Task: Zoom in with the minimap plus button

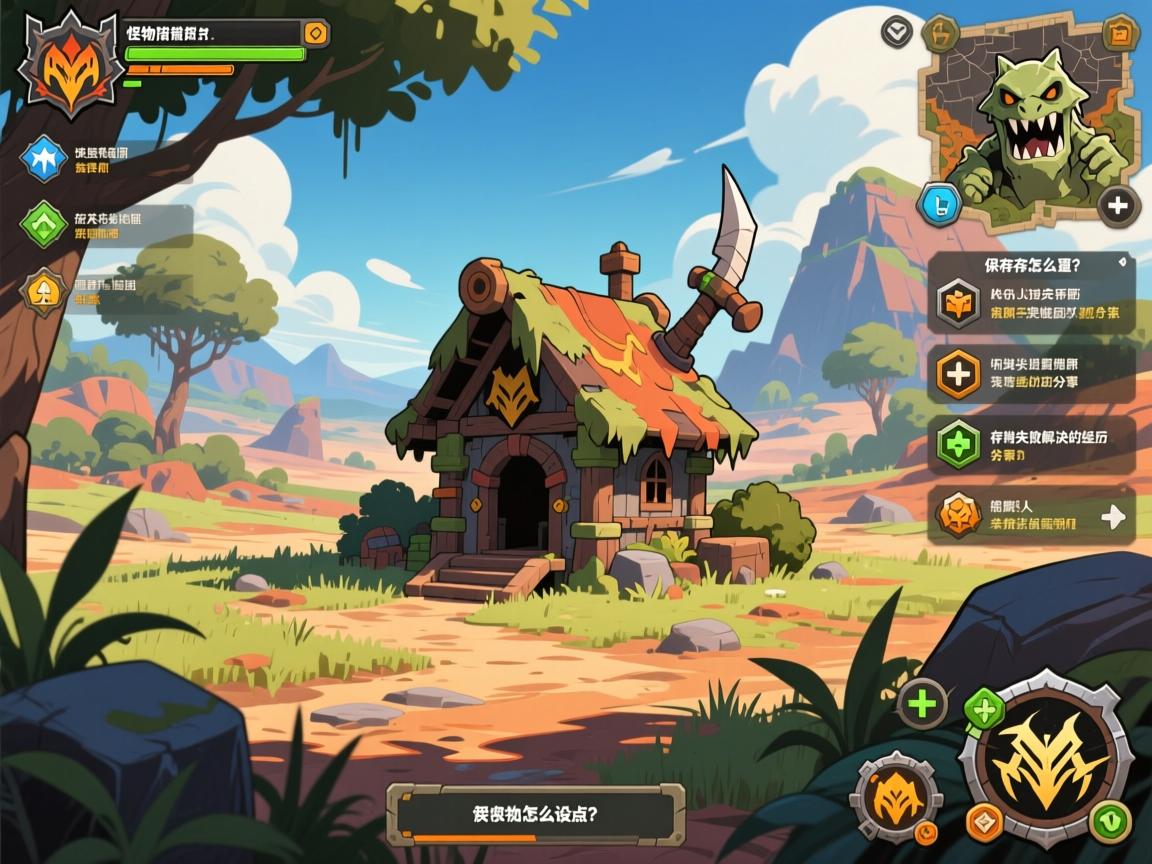Action: pyautogui.click(x=1117, y=206)
